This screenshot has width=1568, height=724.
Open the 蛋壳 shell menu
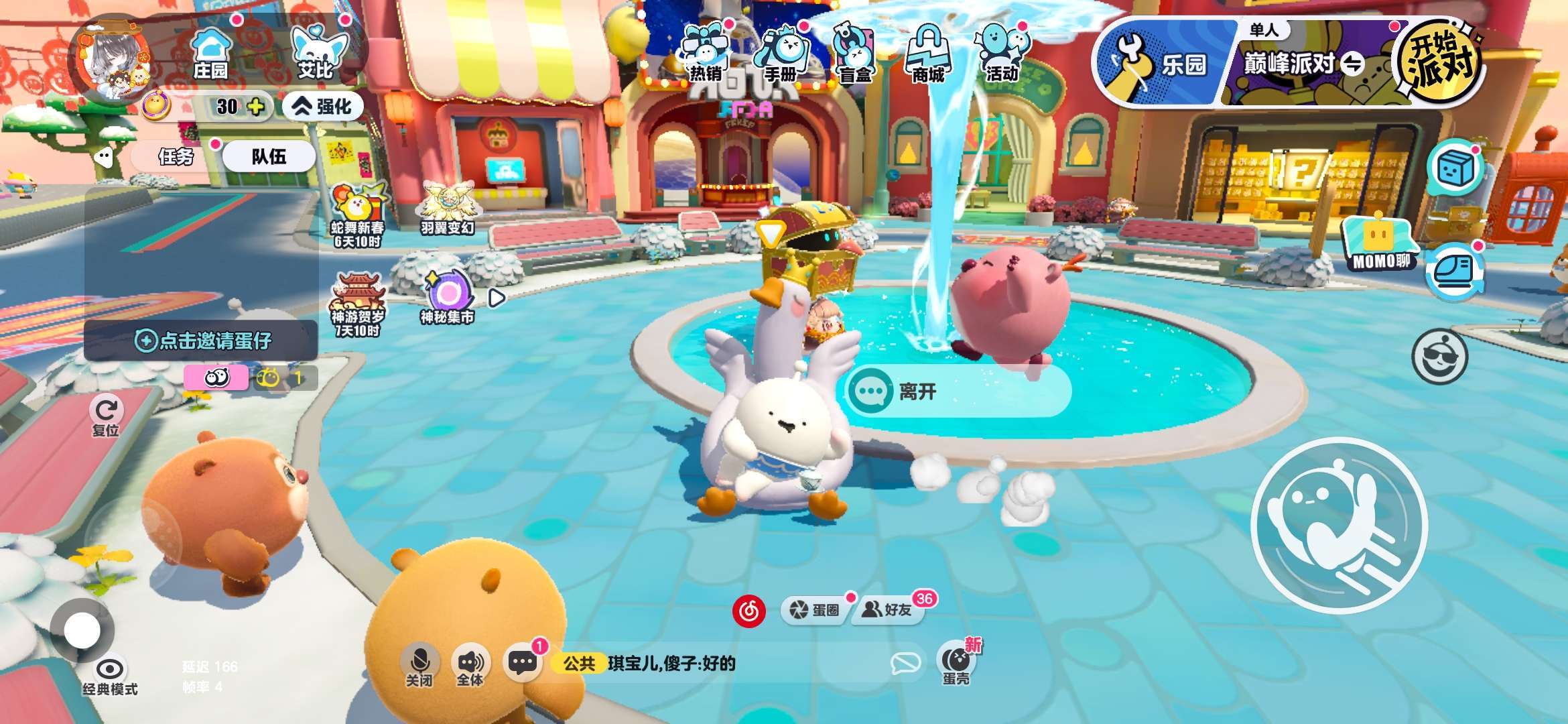[x=956, y=664]
